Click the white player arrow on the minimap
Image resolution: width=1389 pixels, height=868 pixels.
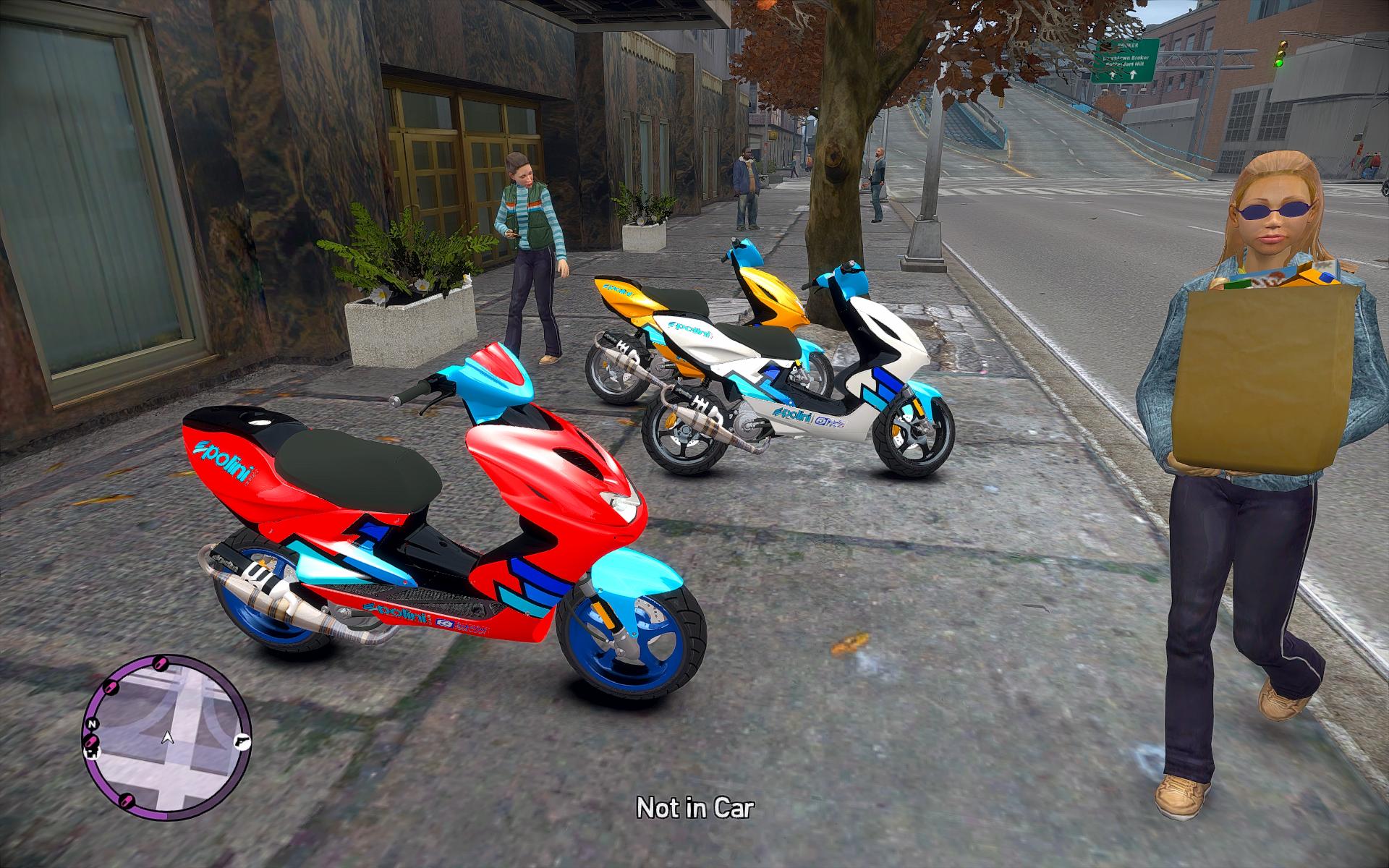tap(168, 738)
